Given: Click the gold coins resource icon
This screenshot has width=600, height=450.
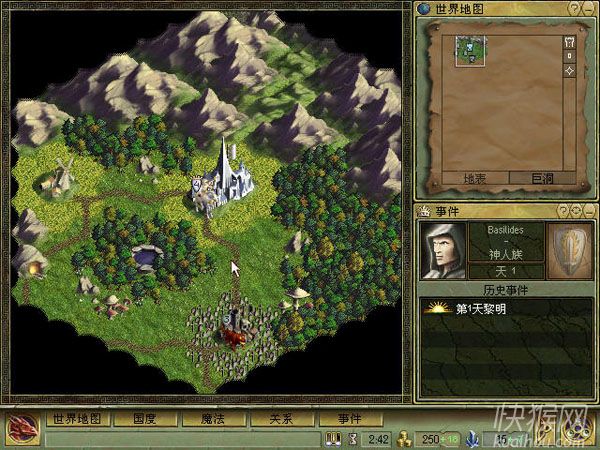Looking at the screenshot, I should [403, 439].
